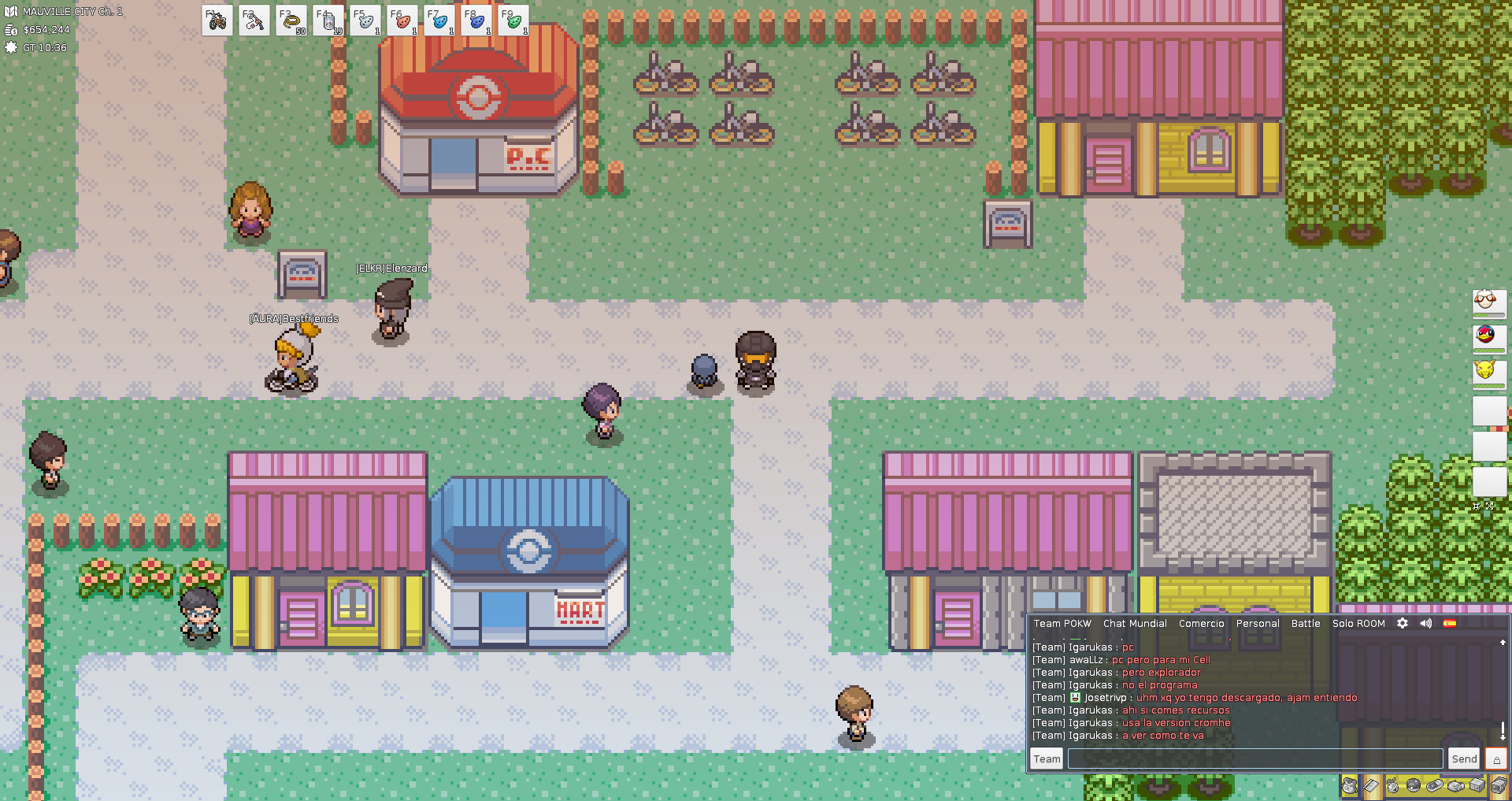Toggle the chat sound speaker icon
1512x801 pixels.
click(1426, 624)
